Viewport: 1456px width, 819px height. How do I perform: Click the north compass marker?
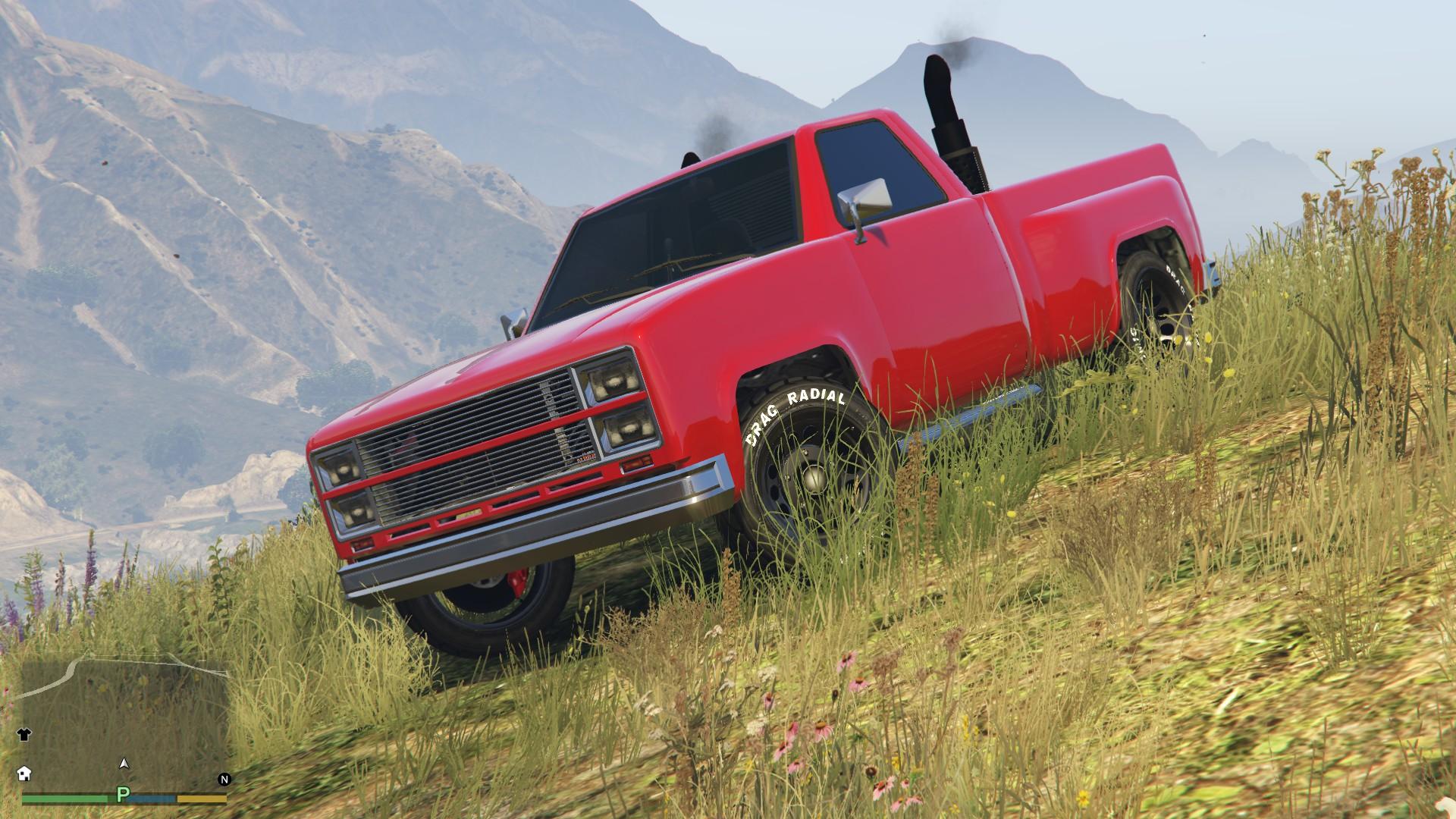224,779
